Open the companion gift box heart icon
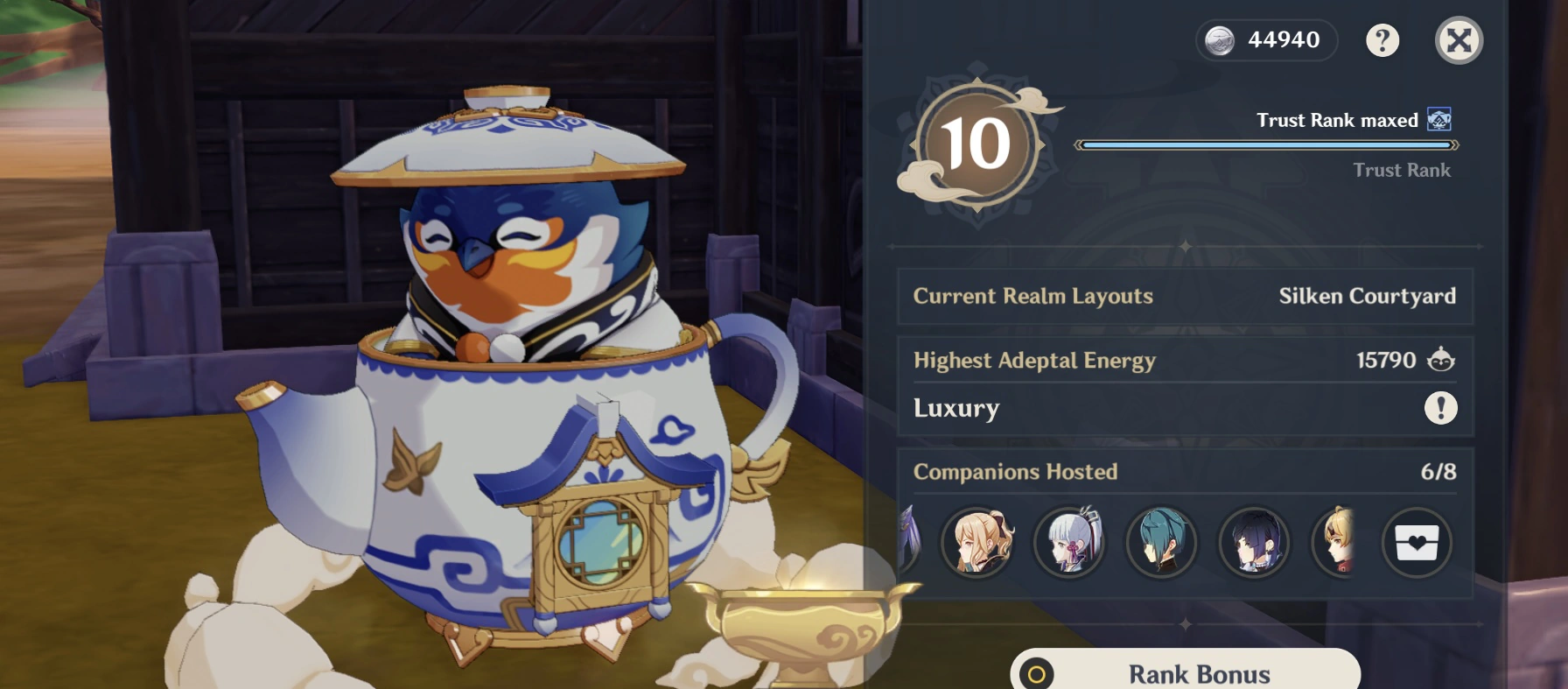This screenshot has width=1568, height=689. tap(1417, 543)
